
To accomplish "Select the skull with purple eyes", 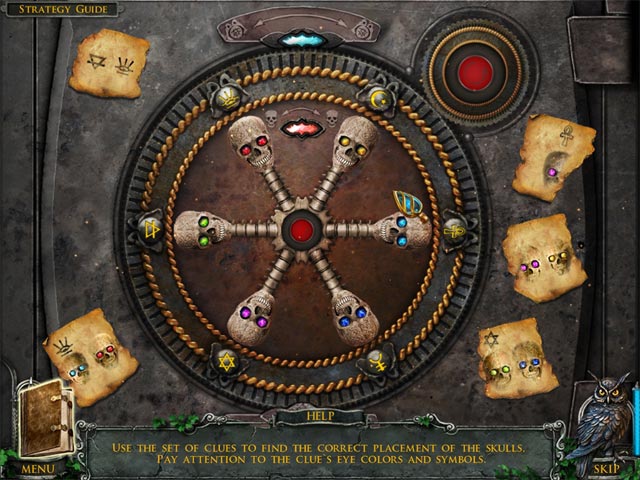I will coord(249,319).
